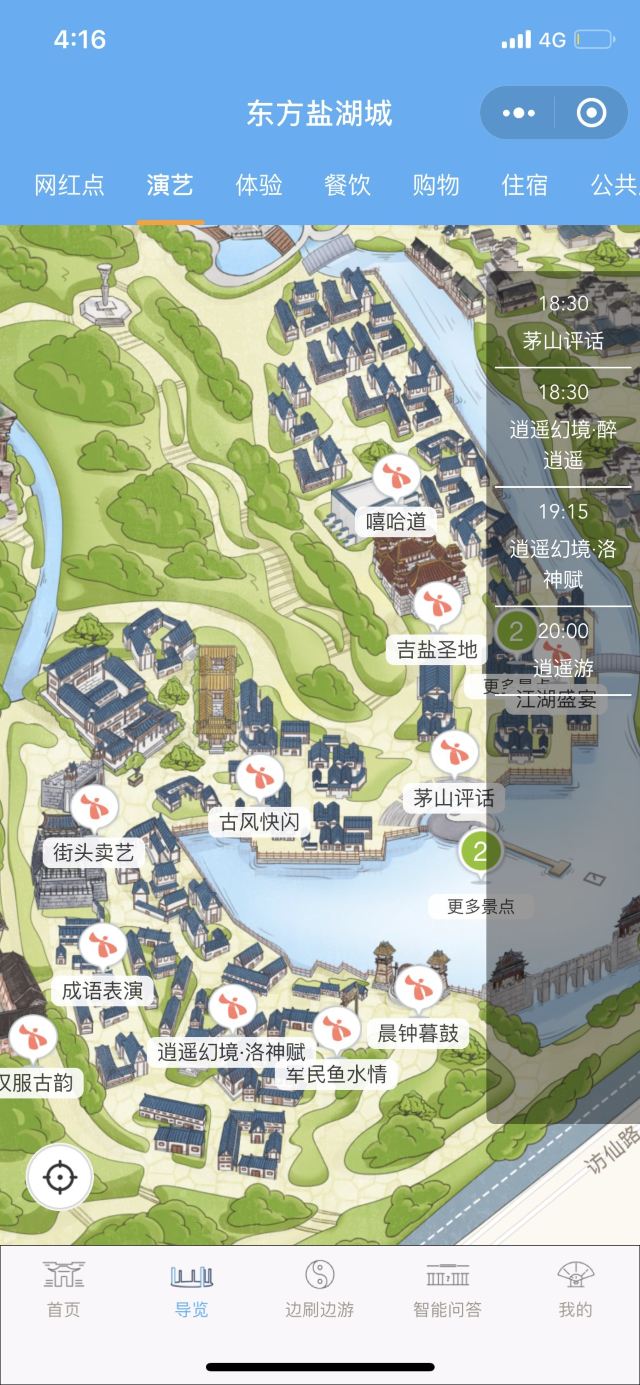The image size is (640, 1385).
Task: Close the mini program with the circle button
Action: pos(591,113)
